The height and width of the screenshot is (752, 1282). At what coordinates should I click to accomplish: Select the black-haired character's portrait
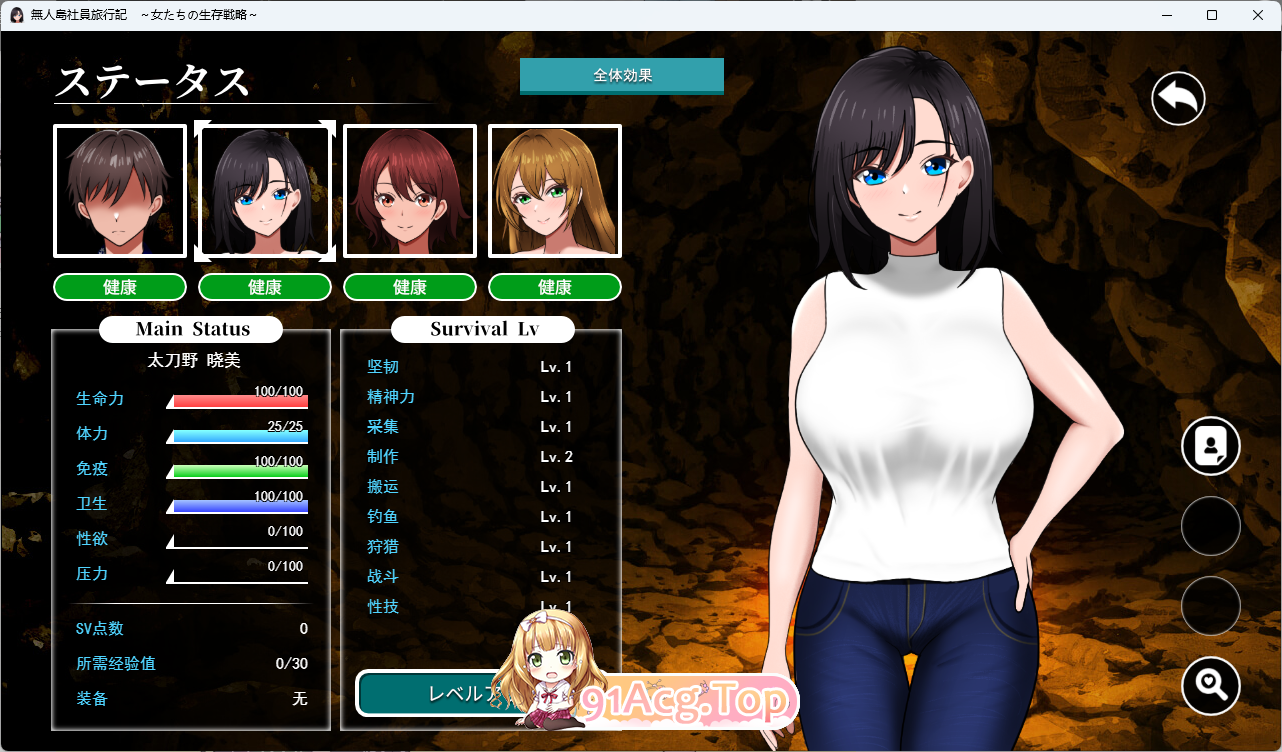[264, 190]
